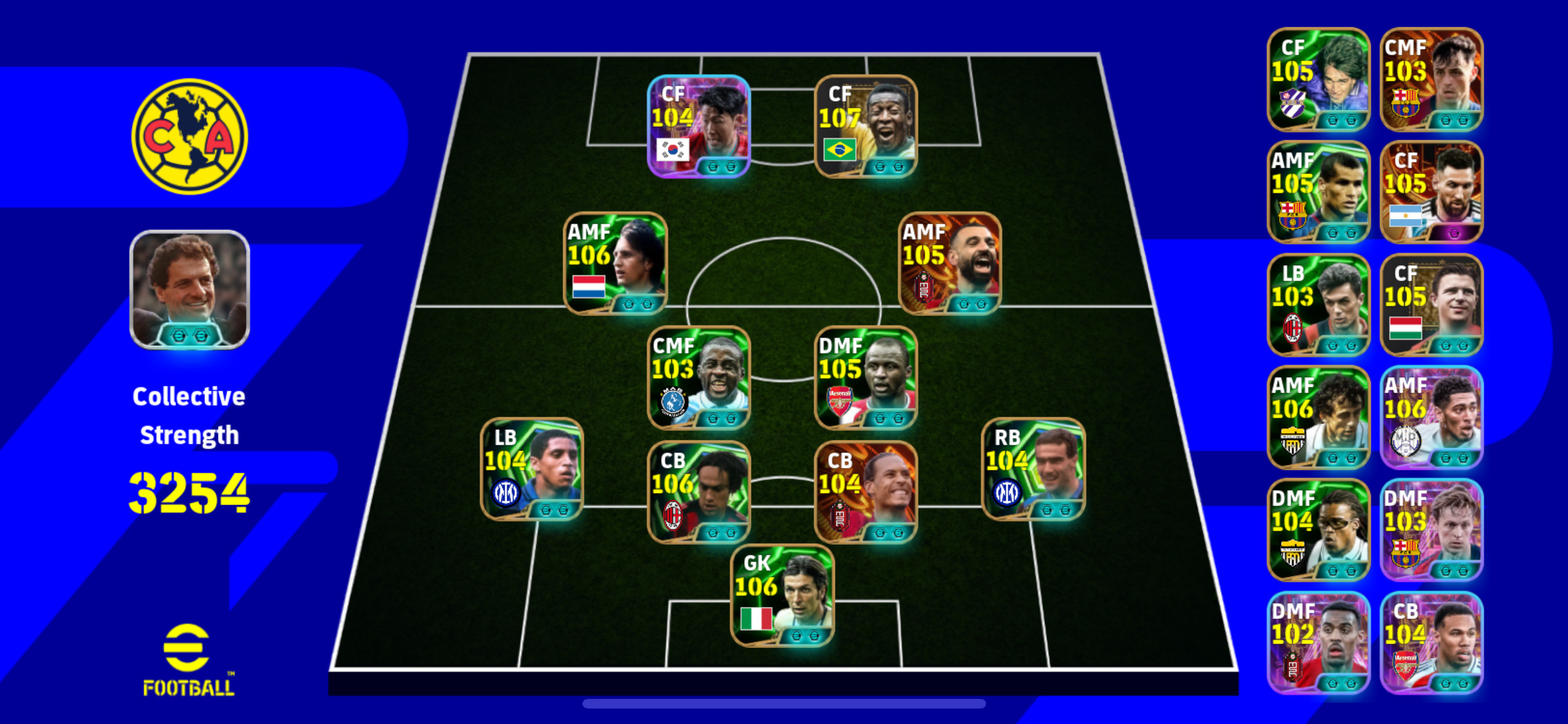1568x724 pixels.
Task: Select substitute CB 104 Arsenal card
Action: [1432, 643]
